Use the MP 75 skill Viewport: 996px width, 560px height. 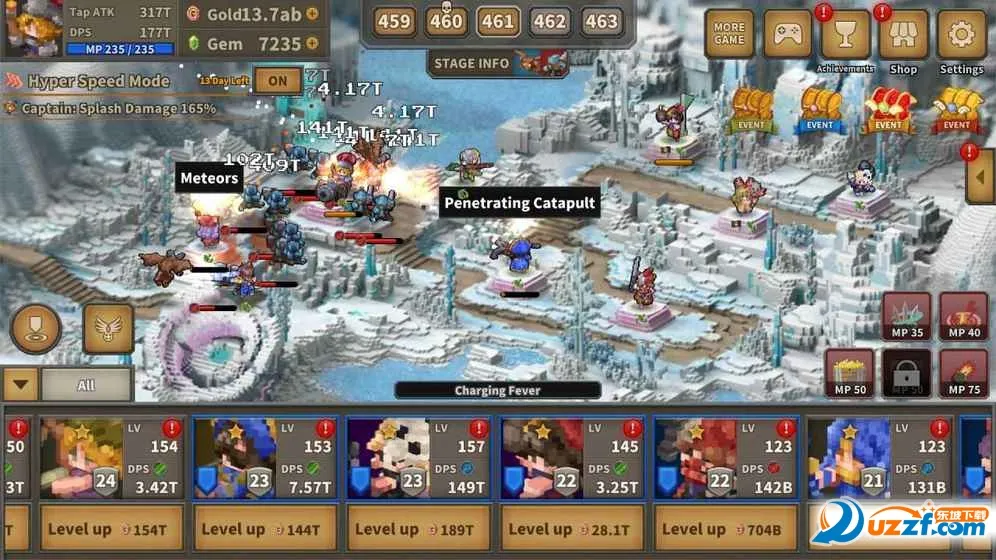coord(964,373)
